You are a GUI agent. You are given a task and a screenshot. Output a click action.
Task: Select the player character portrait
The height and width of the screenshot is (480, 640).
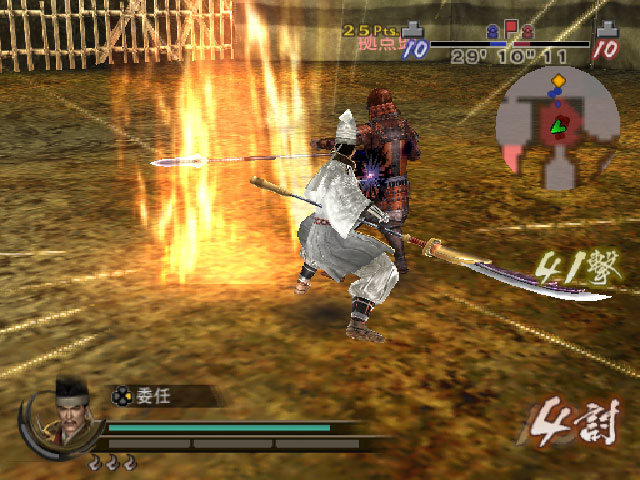click(67, 412)
